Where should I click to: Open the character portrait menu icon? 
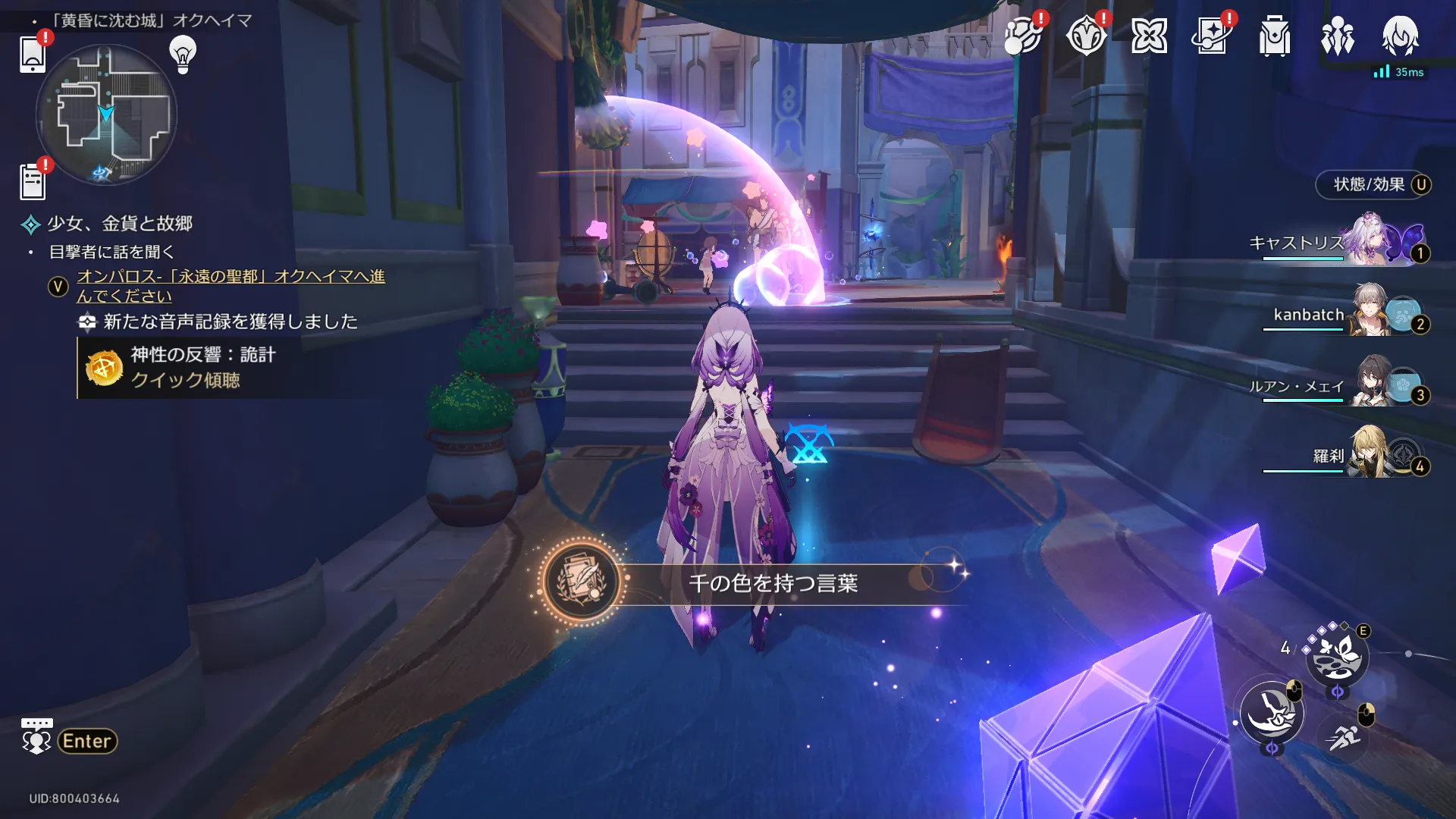coord(1400,36)
